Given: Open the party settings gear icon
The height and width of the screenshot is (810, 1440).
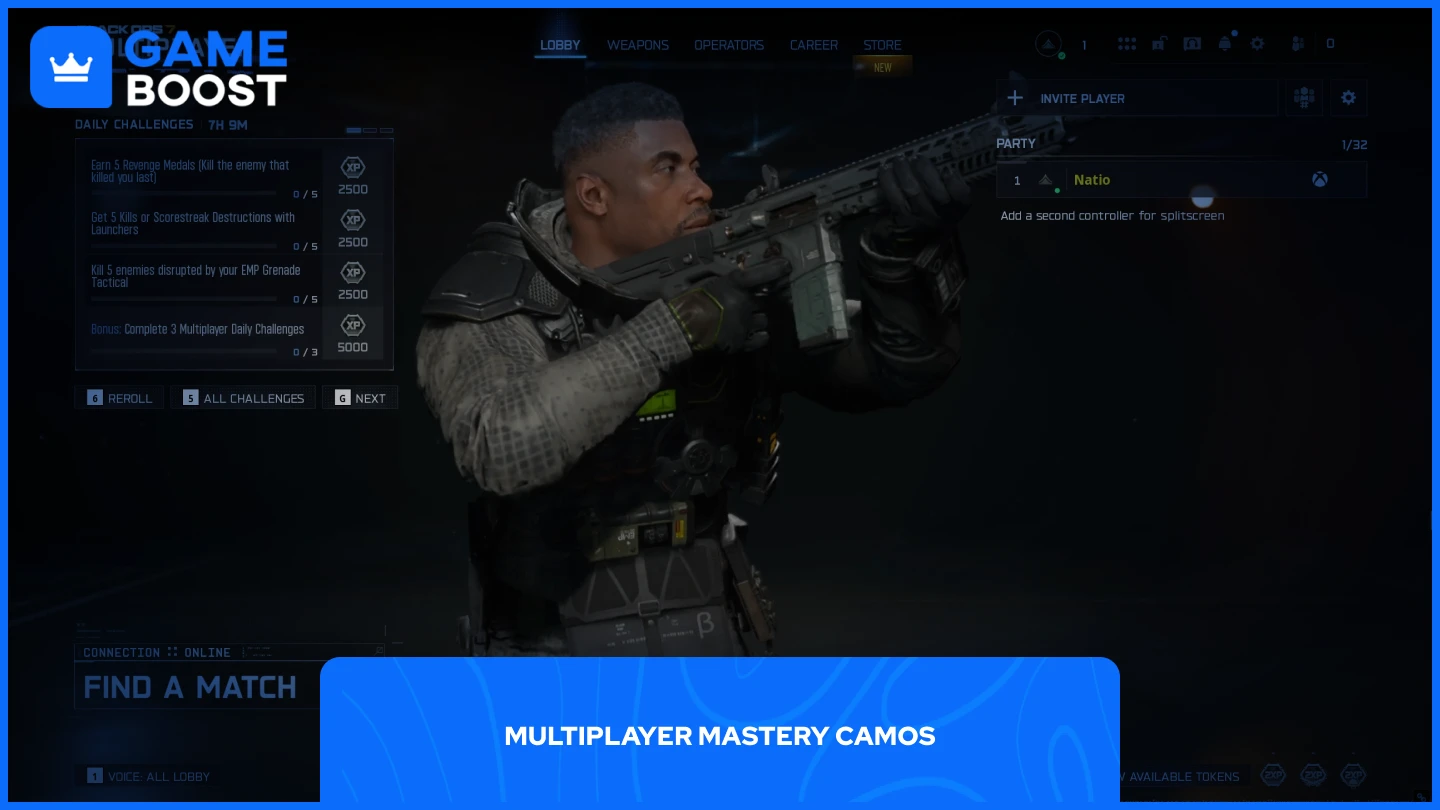Looking at the screenshot, I should click(1348, 97).
